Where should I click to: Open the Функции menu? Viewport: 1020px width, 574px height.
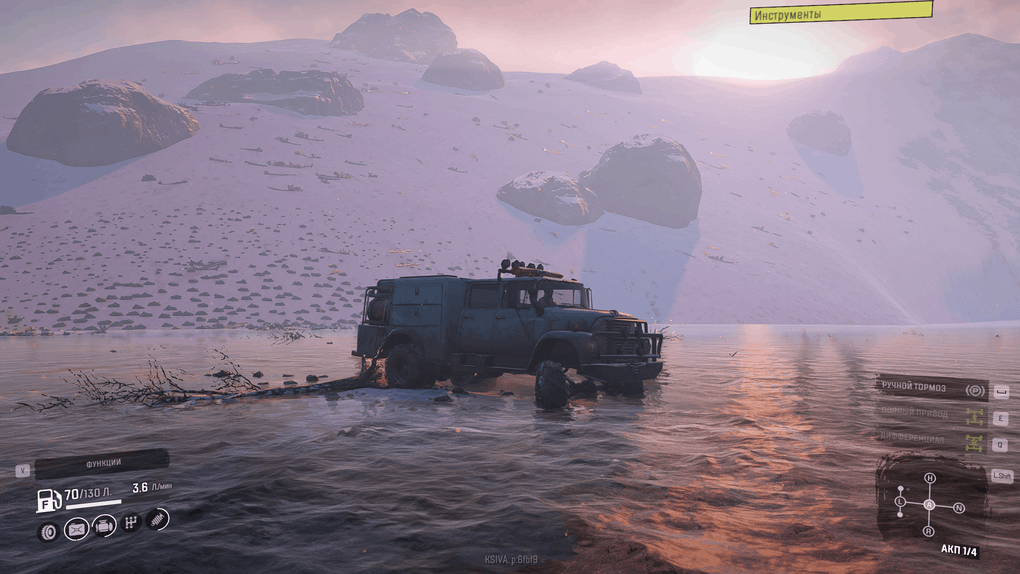click(x=101, y=463)
